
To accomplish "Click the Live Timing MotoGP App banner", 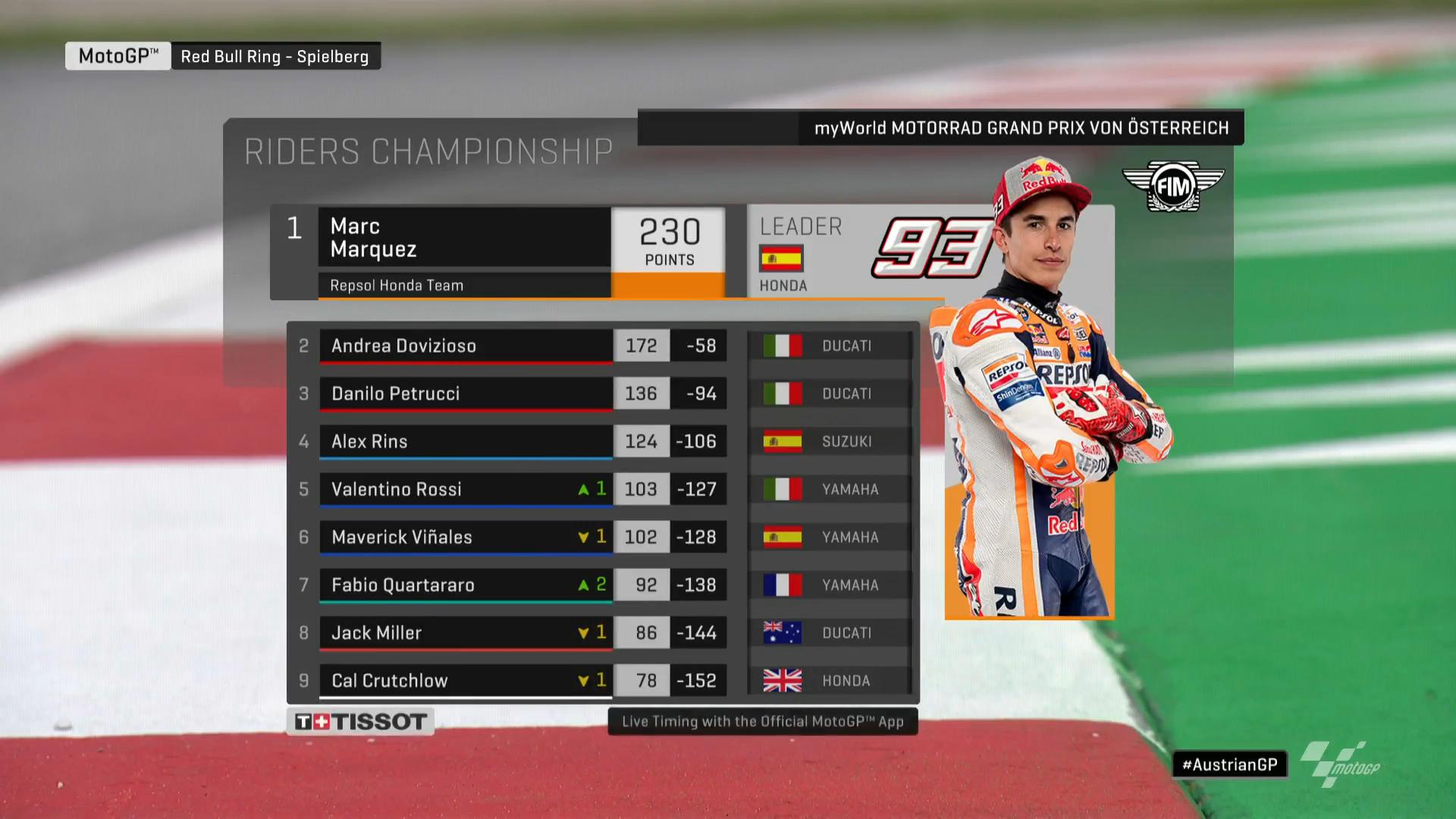I will click(x=762, y=721).
